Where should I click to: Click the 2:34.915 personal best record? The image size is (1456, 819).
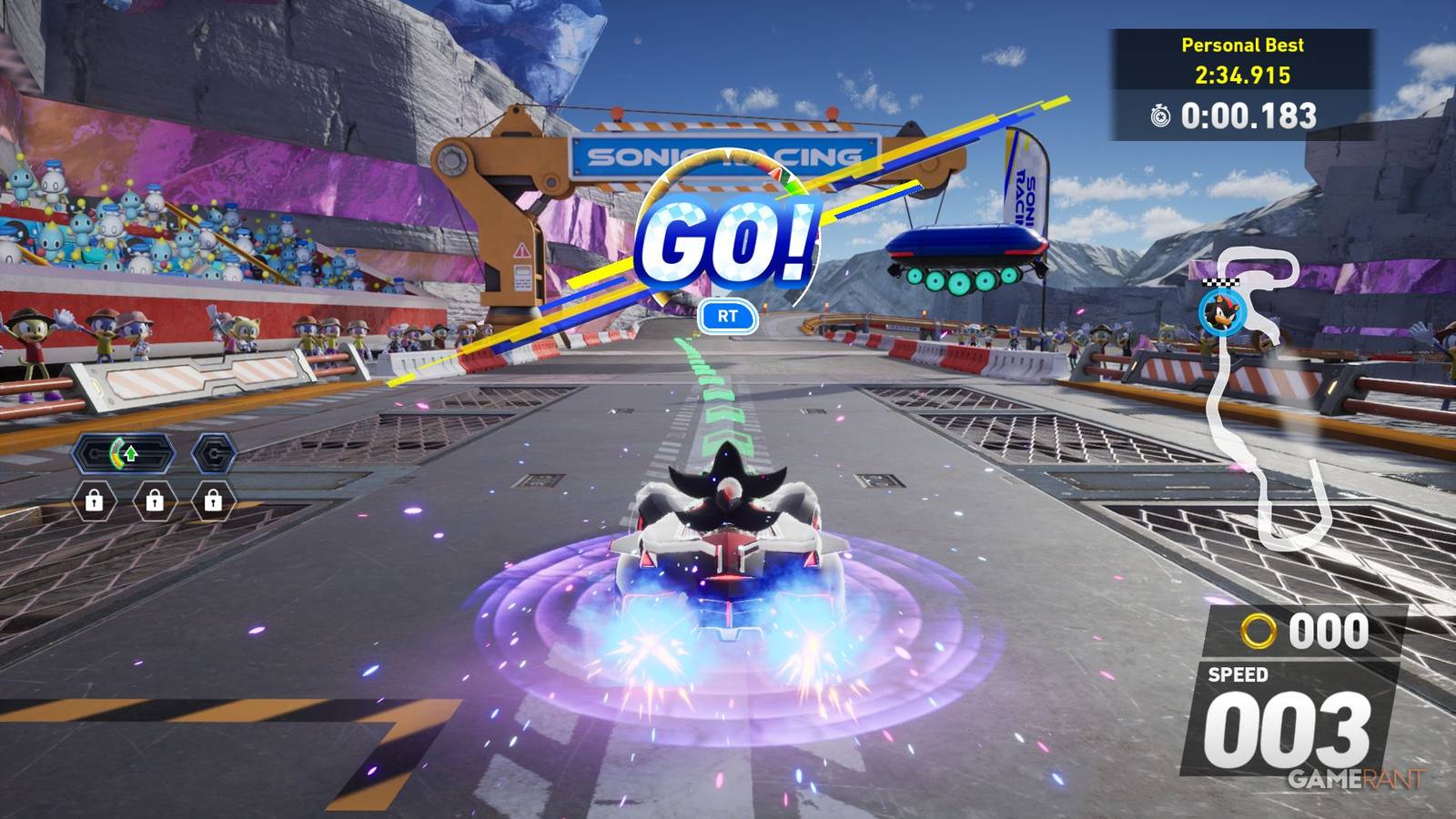[x=1242, y=75]
